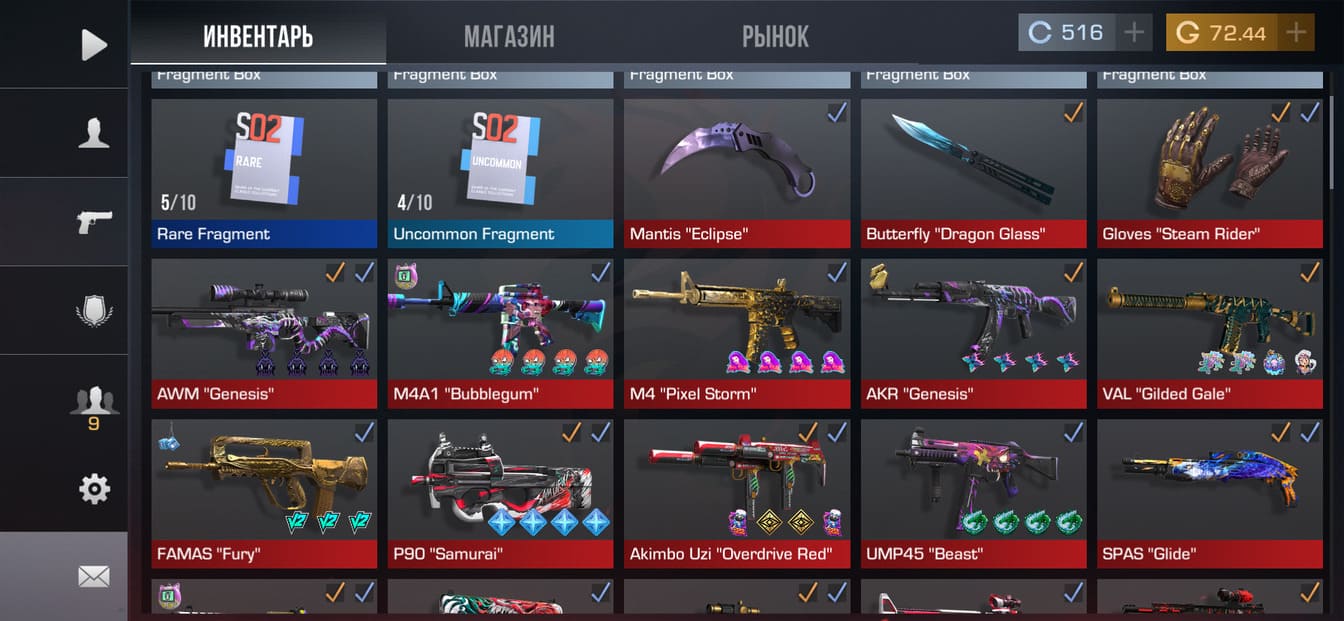Screen dimensions: 1344x621
Task: Select the Rare Fragment item
Action: pyautogui.click(x=264, y=172)
